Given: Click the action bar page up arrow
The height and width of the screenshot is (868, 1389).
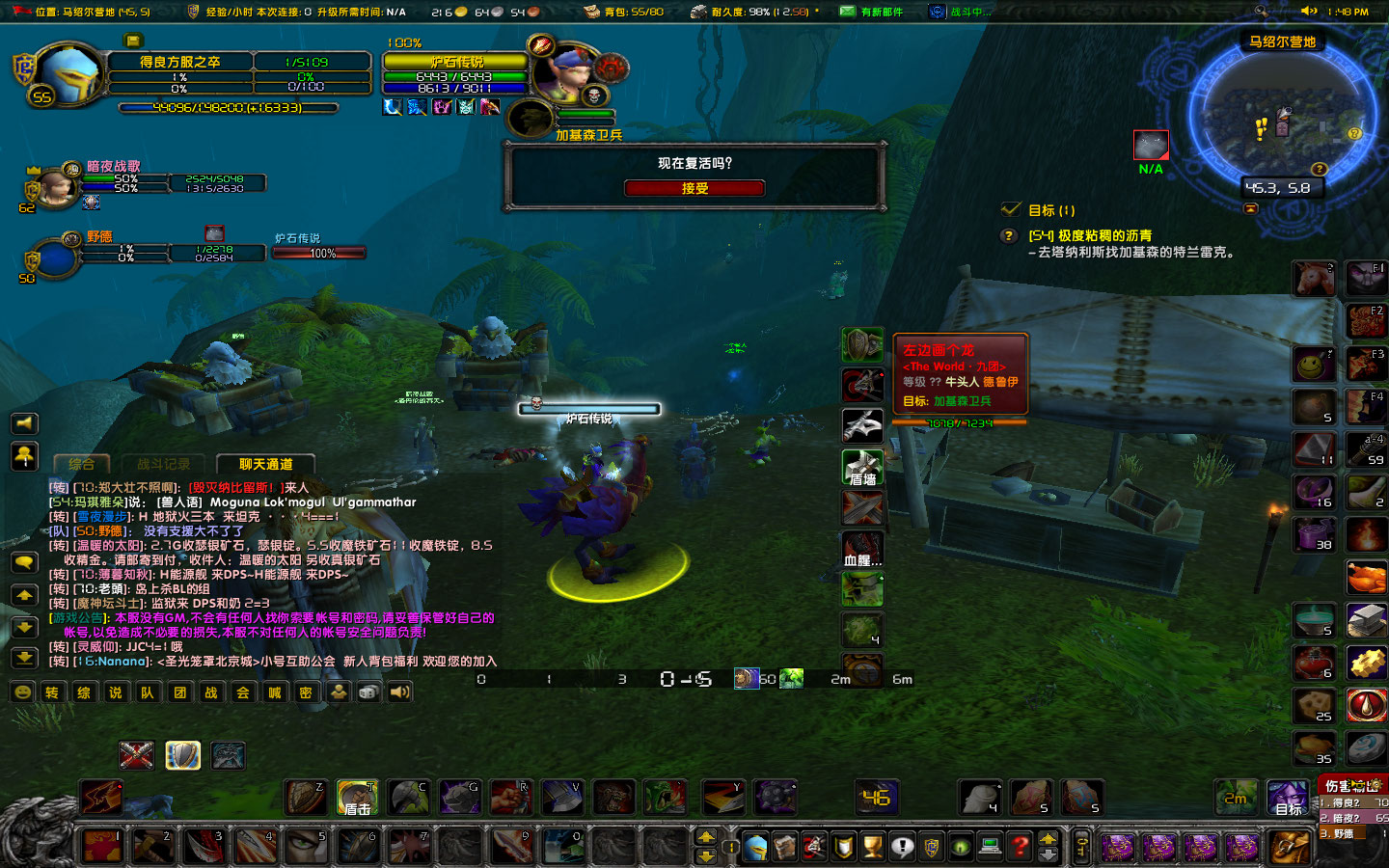Looking at the screenshot, I should [707, 833].
